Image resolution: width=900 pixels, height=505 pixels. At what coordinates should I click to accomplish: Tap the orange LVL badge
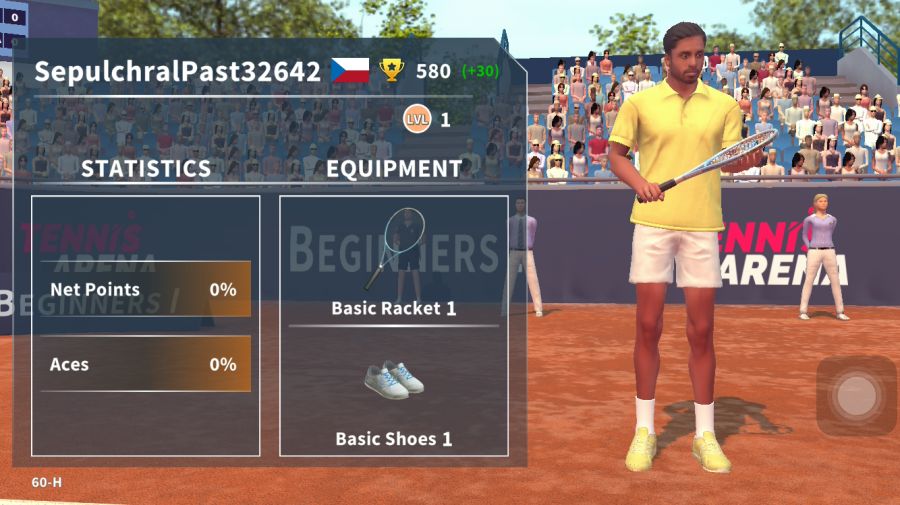click(x=416, y=120)
